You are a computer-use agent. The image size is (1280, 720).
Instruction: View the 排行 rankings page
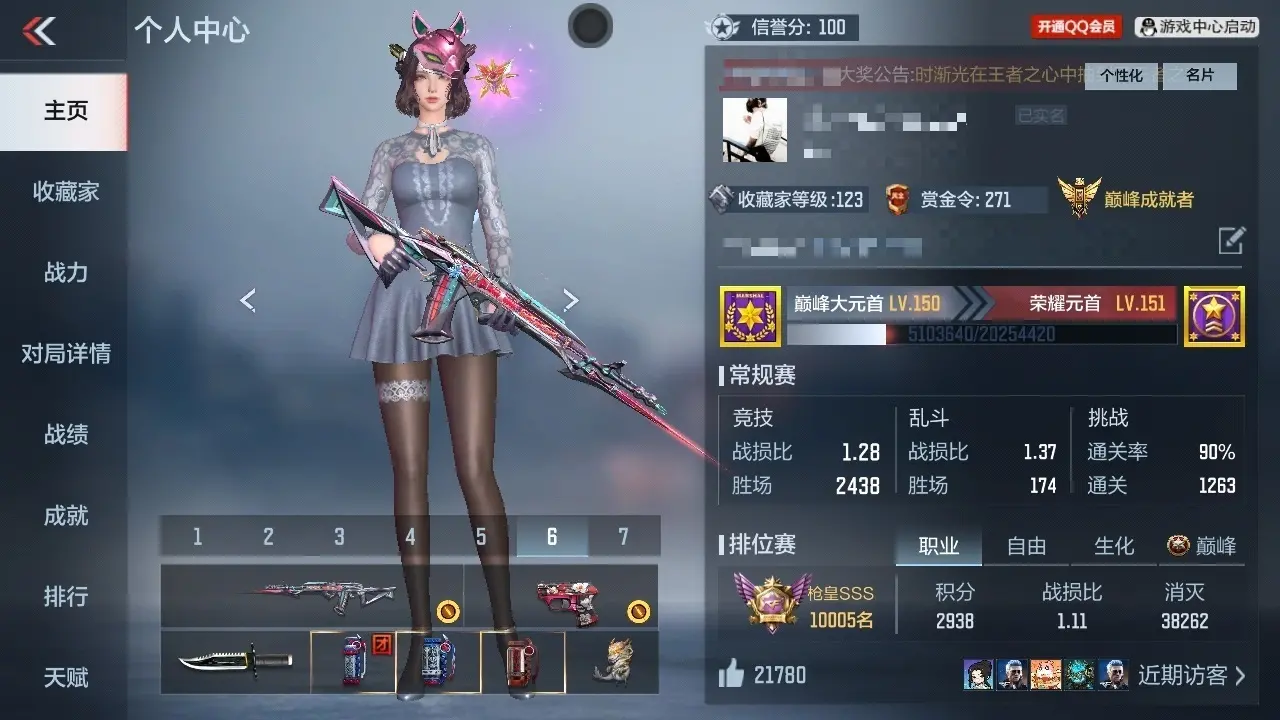coord(65,596)
